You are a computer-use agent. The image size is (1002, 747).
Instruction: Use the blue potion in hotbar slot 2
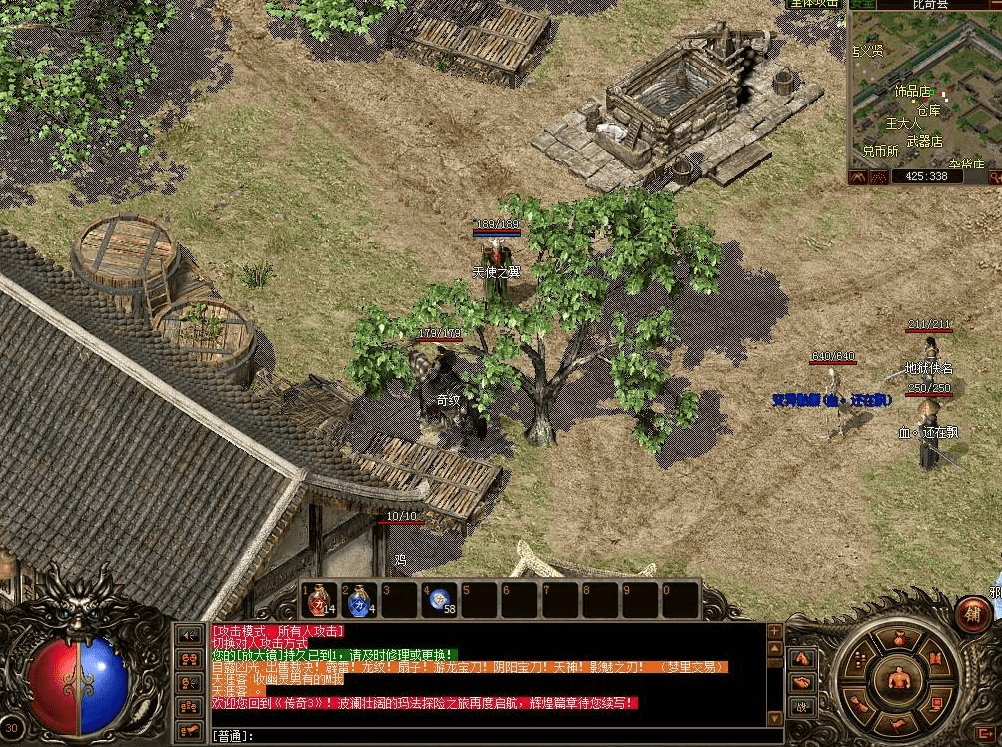coord(359,600)
